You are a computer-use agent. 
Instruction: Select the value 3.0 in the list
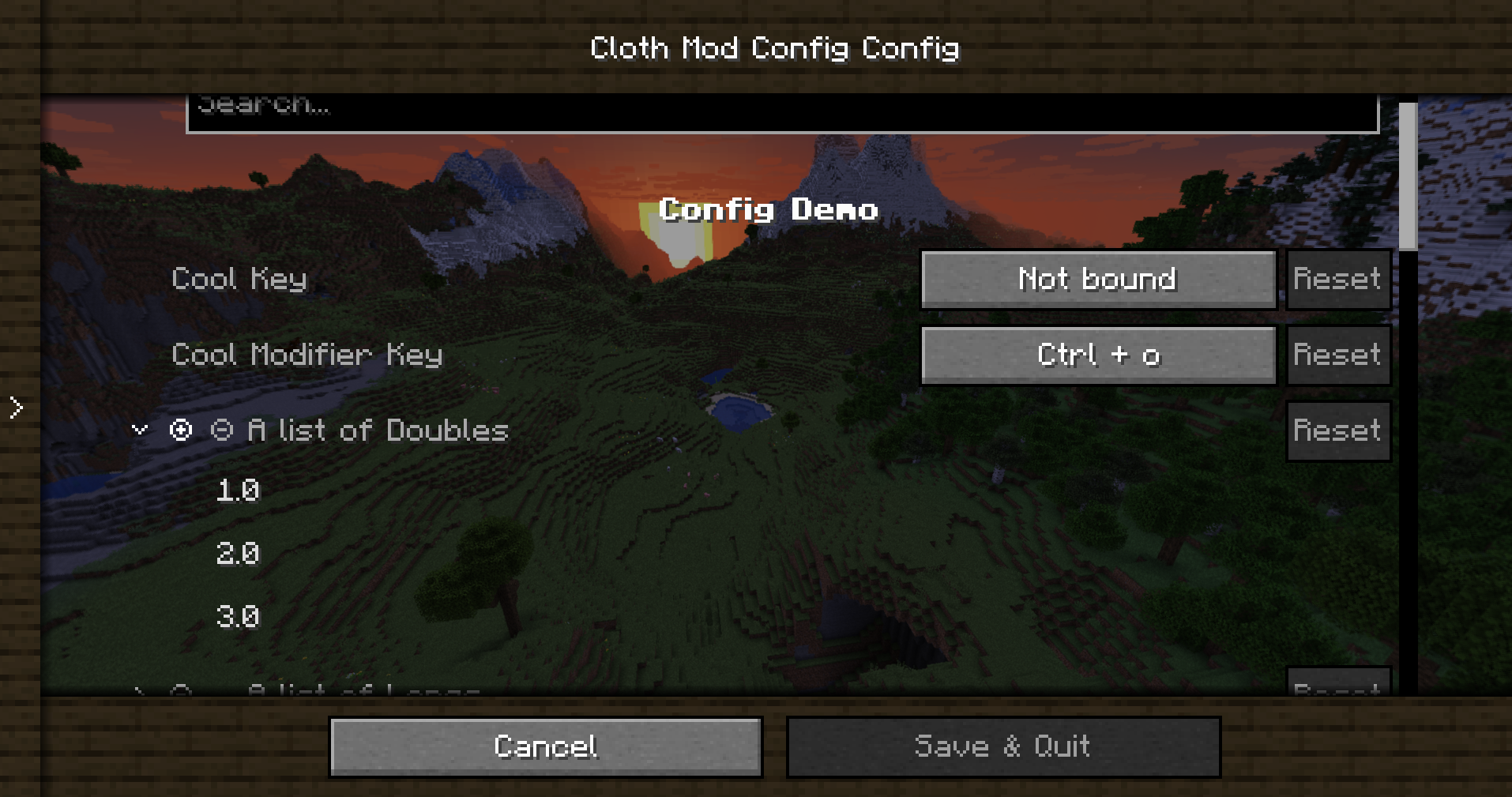[237, 615]
